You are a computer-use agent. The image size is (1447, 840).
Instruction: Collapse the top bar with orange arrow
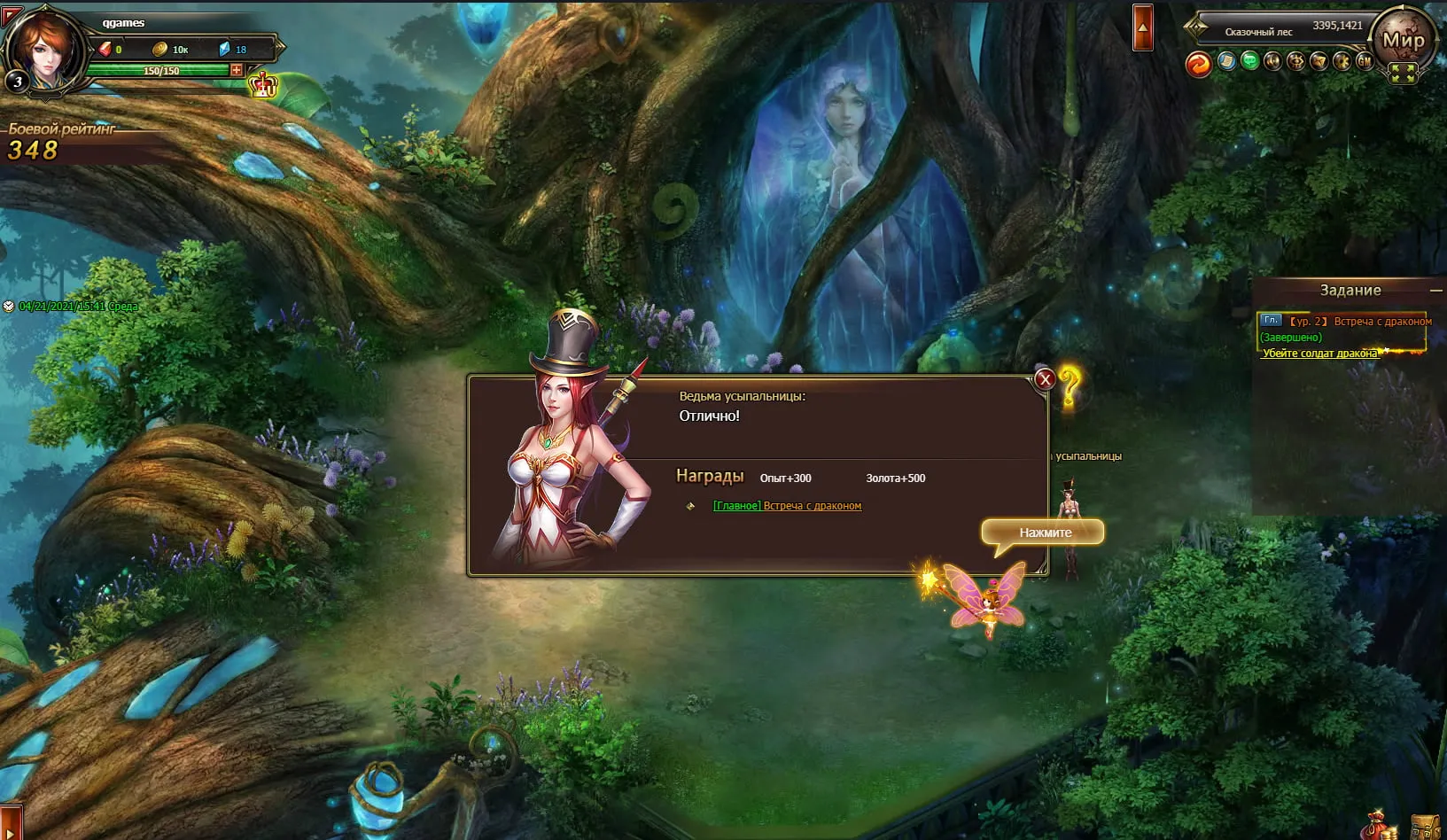(x=1143, y=27)
